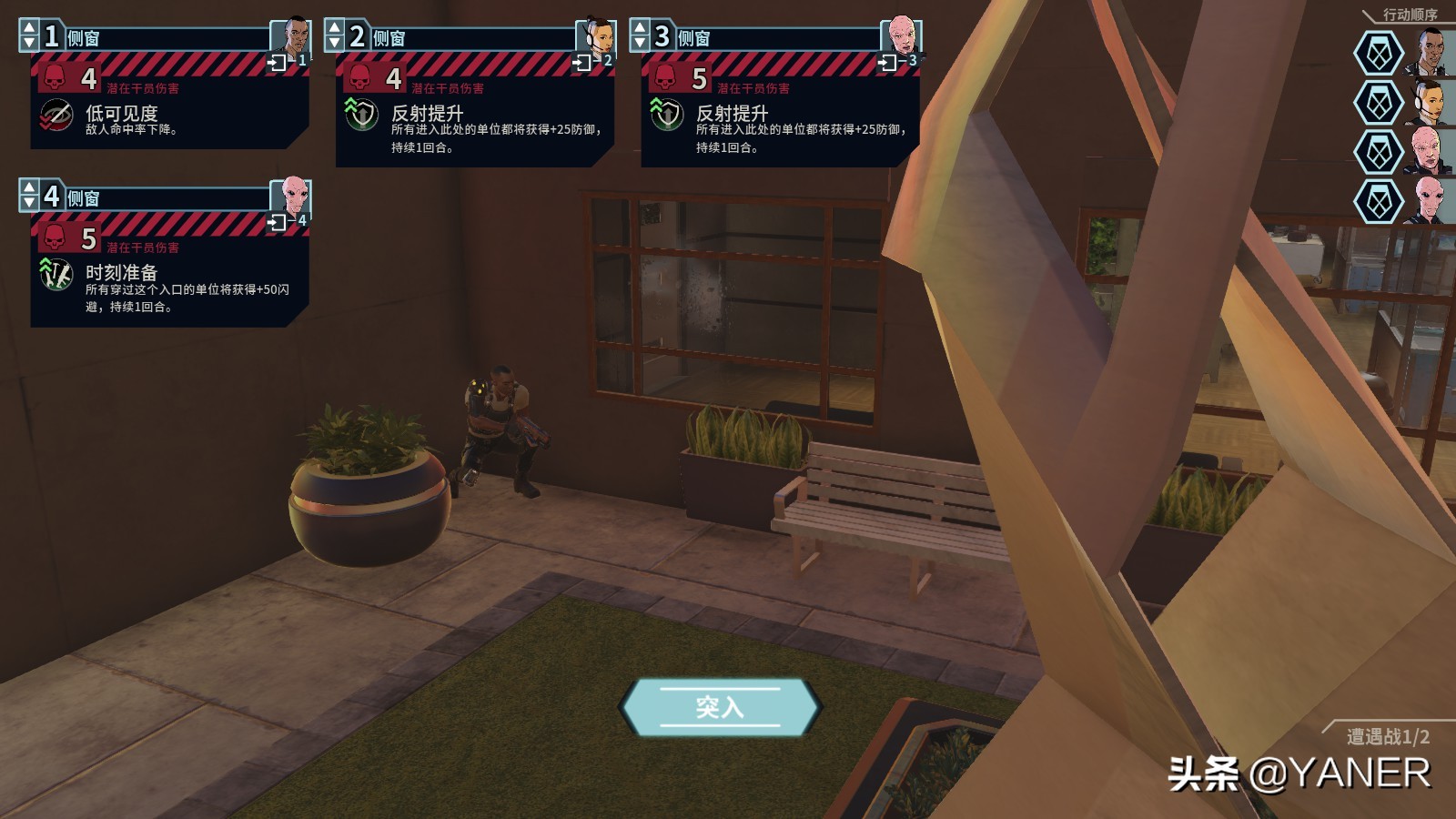This screenshot has height=819, width=1456.
Task: Select the agent portrait in breach slot 3
Action: tap(903, 35)
